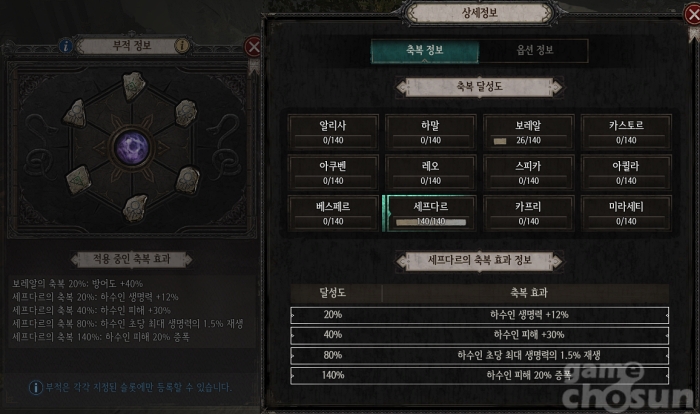This screenshot has height=414, width=700.
Task: Choose the 세프다르 blessing at 140/140
Action: (x=432, y=212)
